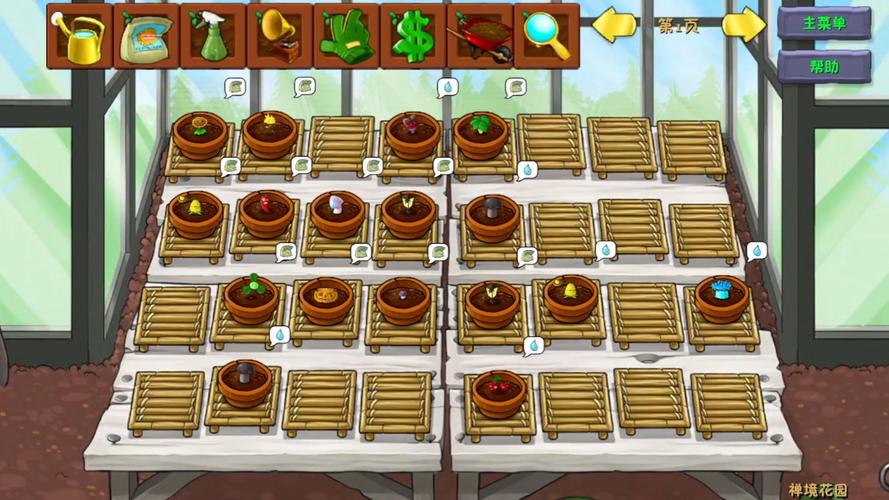Choose the bug spray bottle

coord(213,35)
